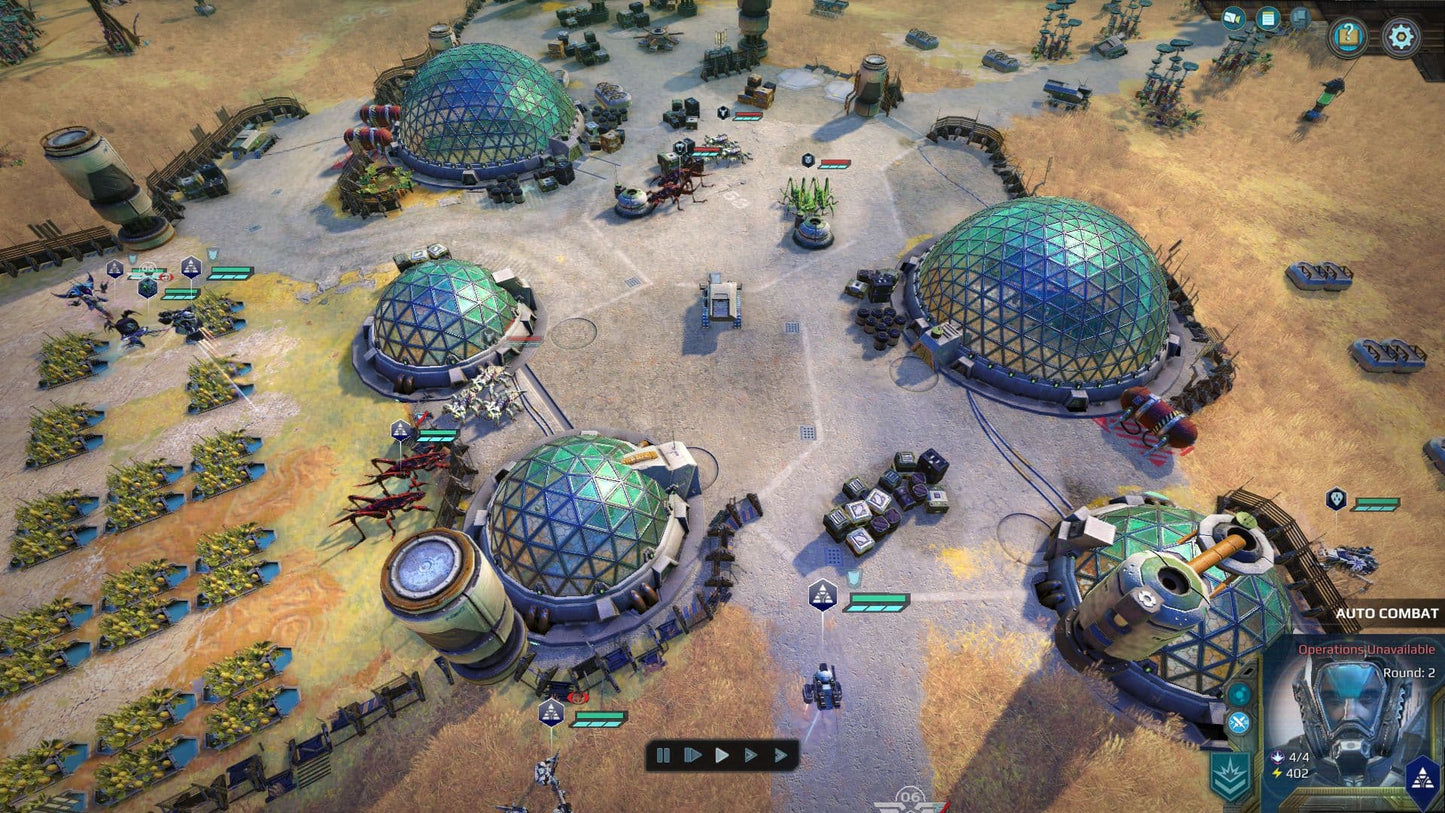The image size is (1445, 813).
Task: Click the shield marker icon above the central unit
Action: point(854,575)
